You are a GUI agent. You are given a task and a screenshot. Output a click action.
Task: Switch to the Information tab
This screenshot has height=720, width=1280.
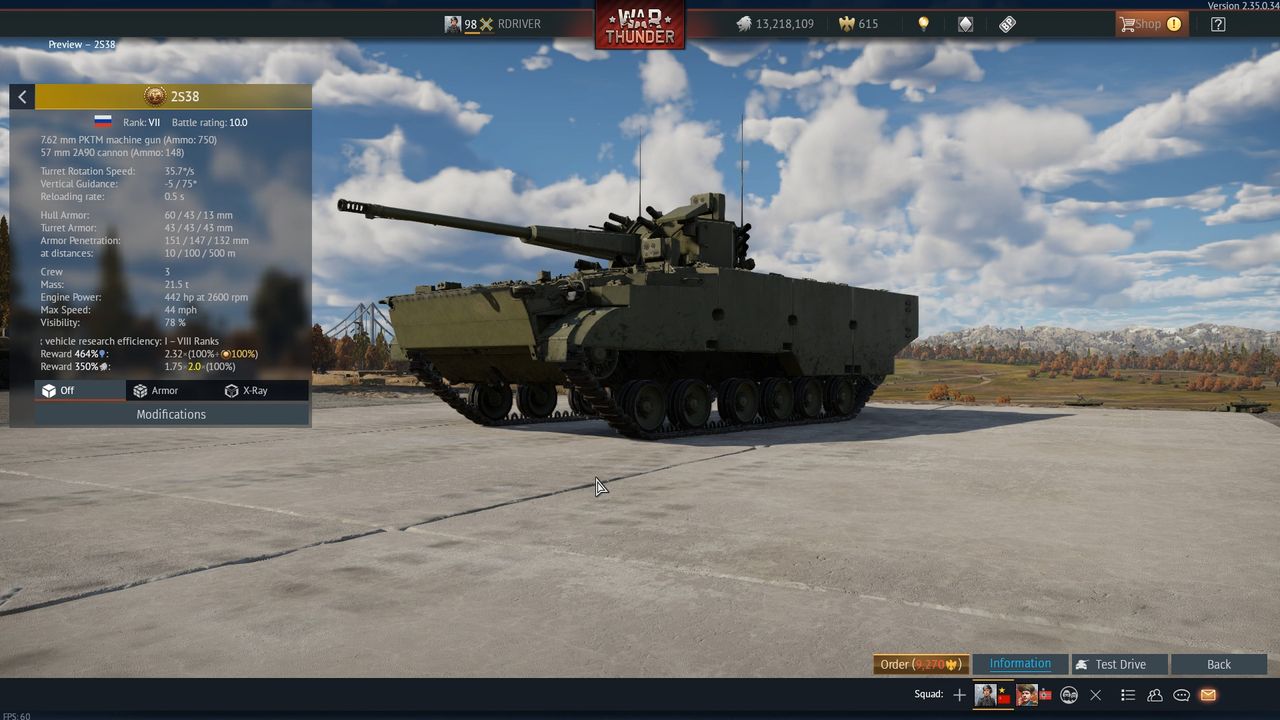[x=1019, y=663]
